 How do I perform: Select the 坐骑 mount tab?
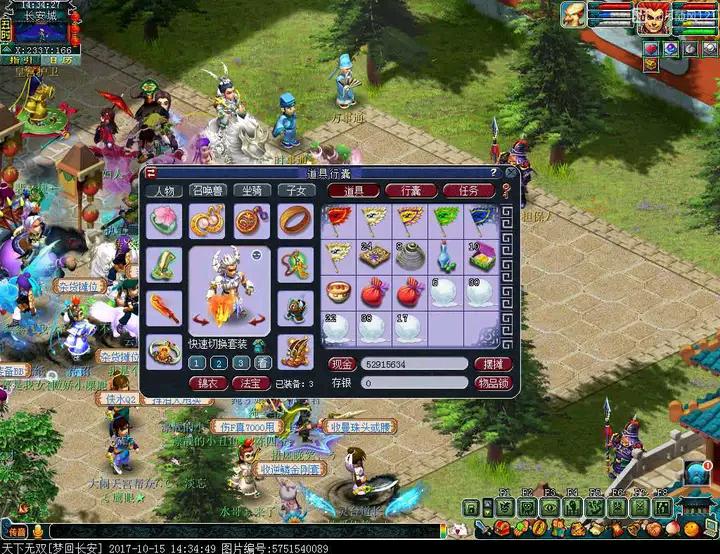click(252, 190)
